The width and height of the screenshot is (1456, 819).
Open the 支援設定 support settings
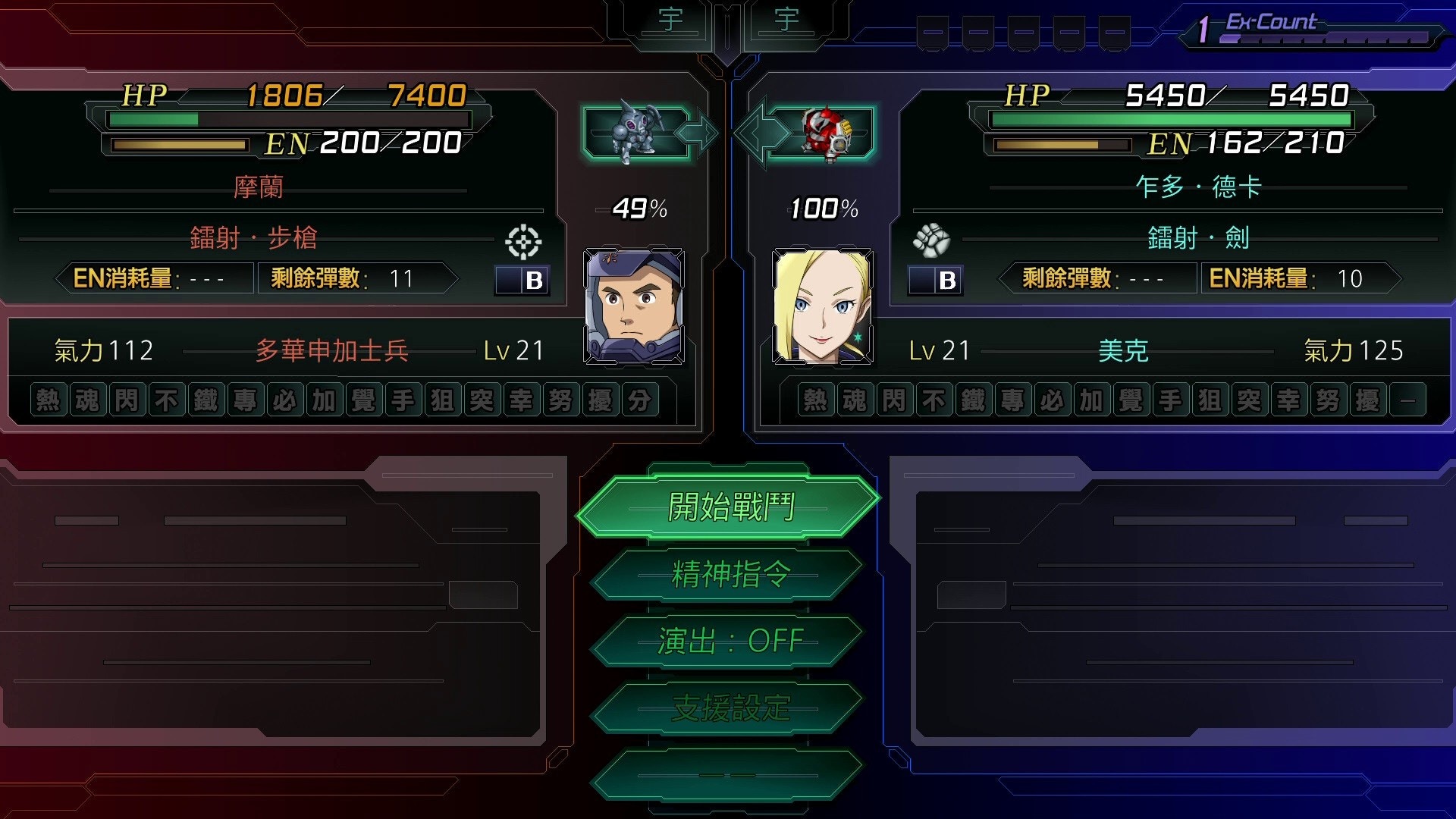[728, 708]
